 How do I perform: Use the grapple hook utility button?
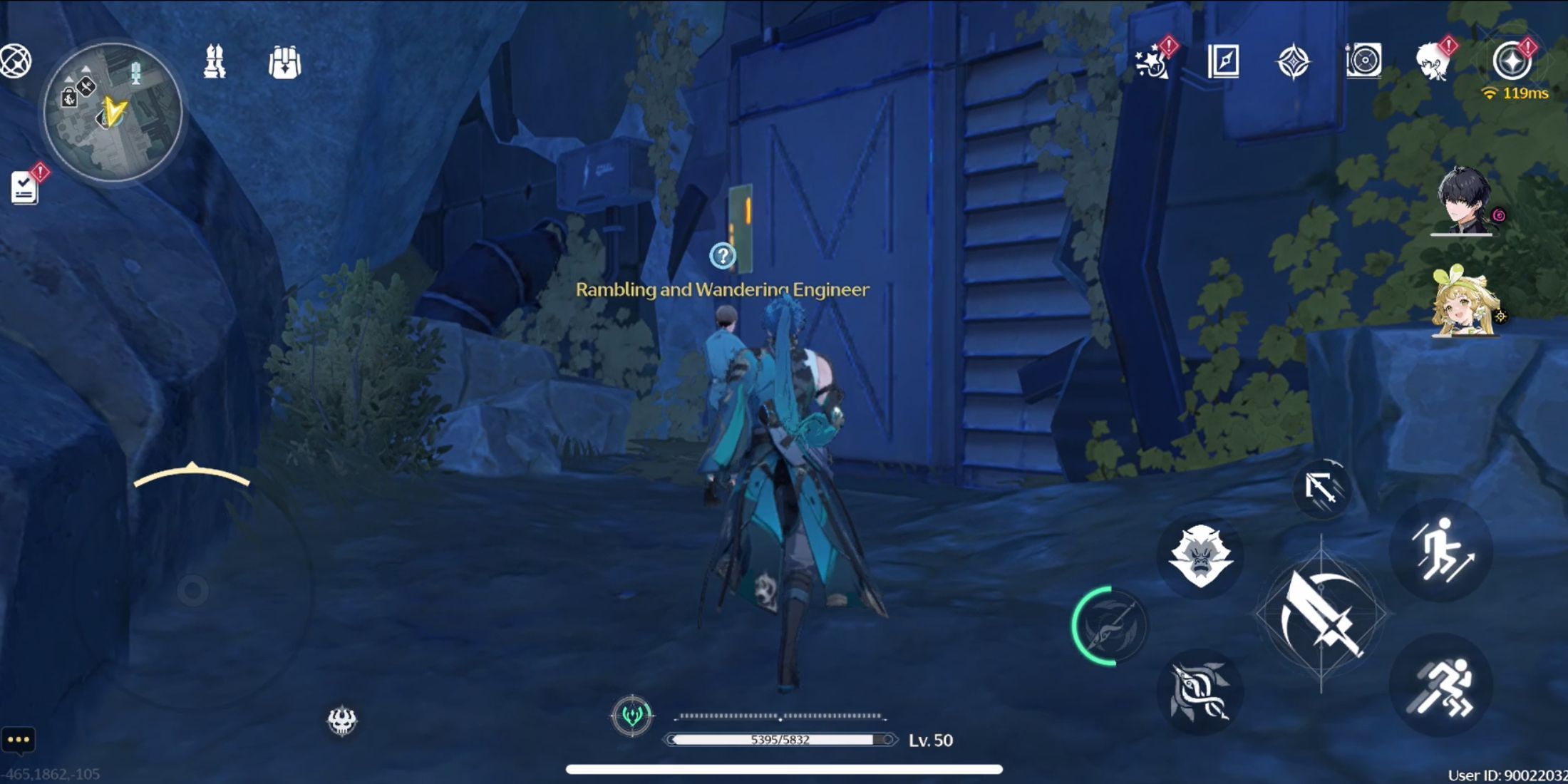[x=1321, y=489]
